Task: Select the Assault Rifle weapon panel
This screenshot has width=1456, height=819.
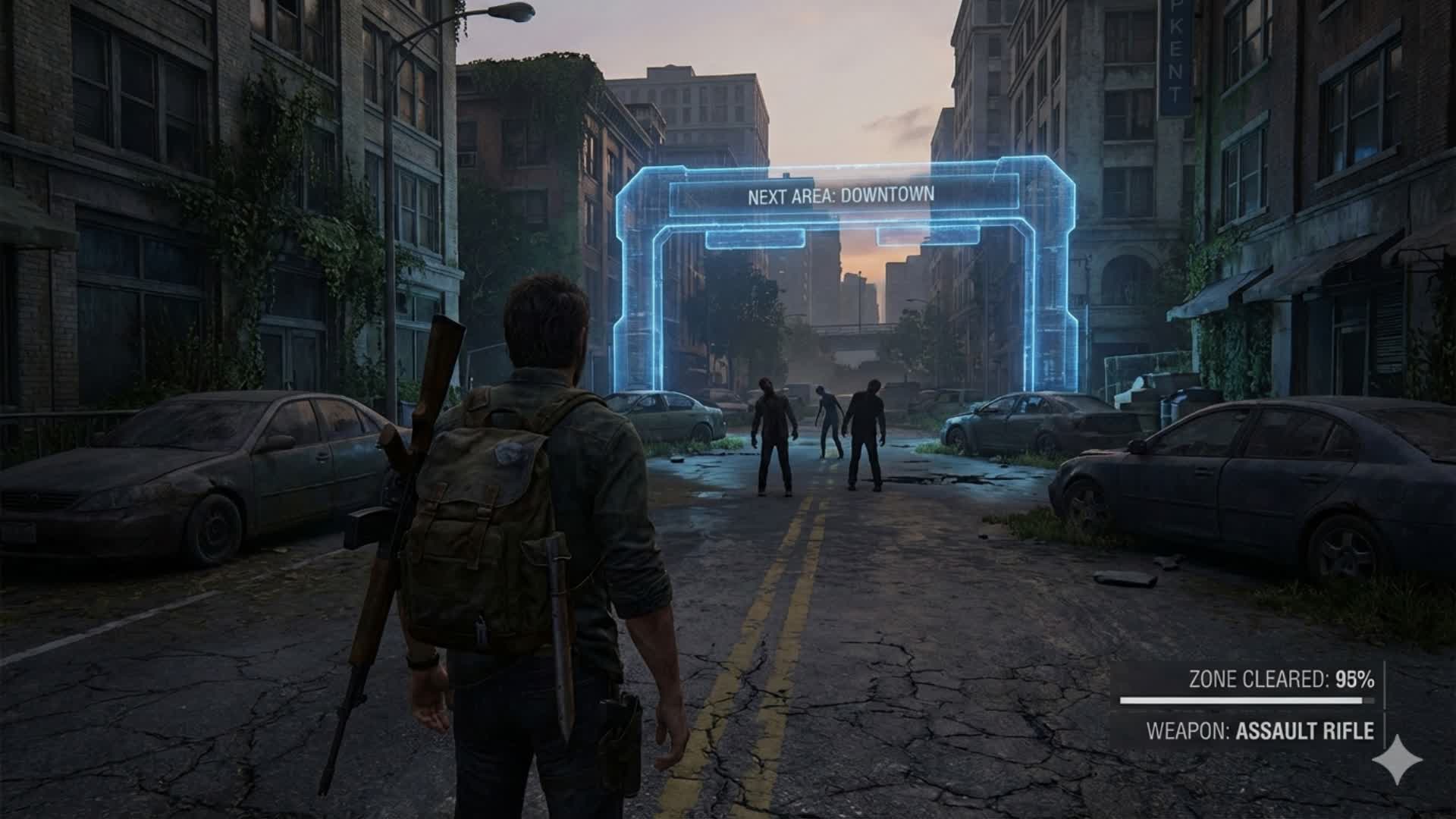Action: (x=1259, y=731)
